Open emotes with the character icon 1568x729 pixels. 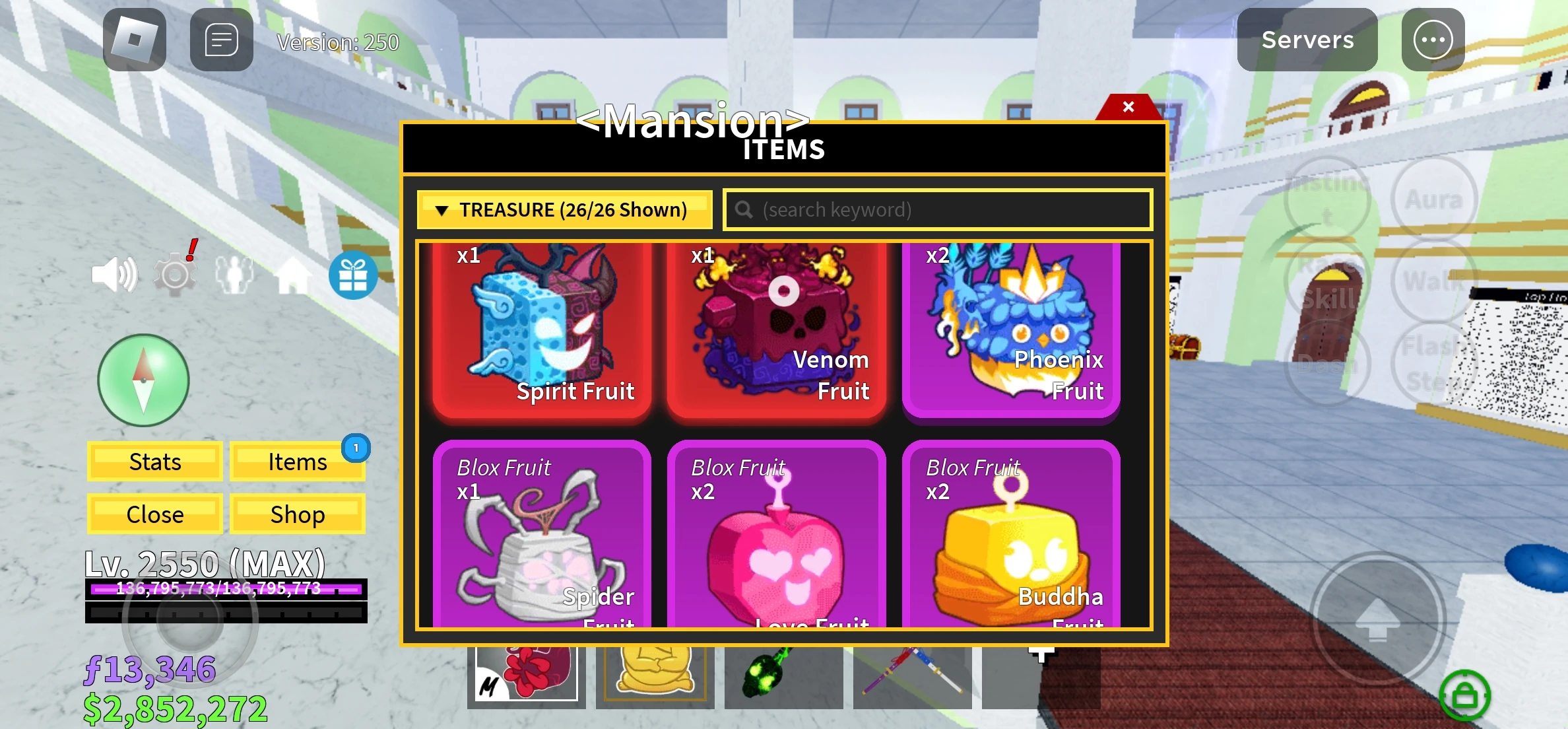click(x=234, y=274)
